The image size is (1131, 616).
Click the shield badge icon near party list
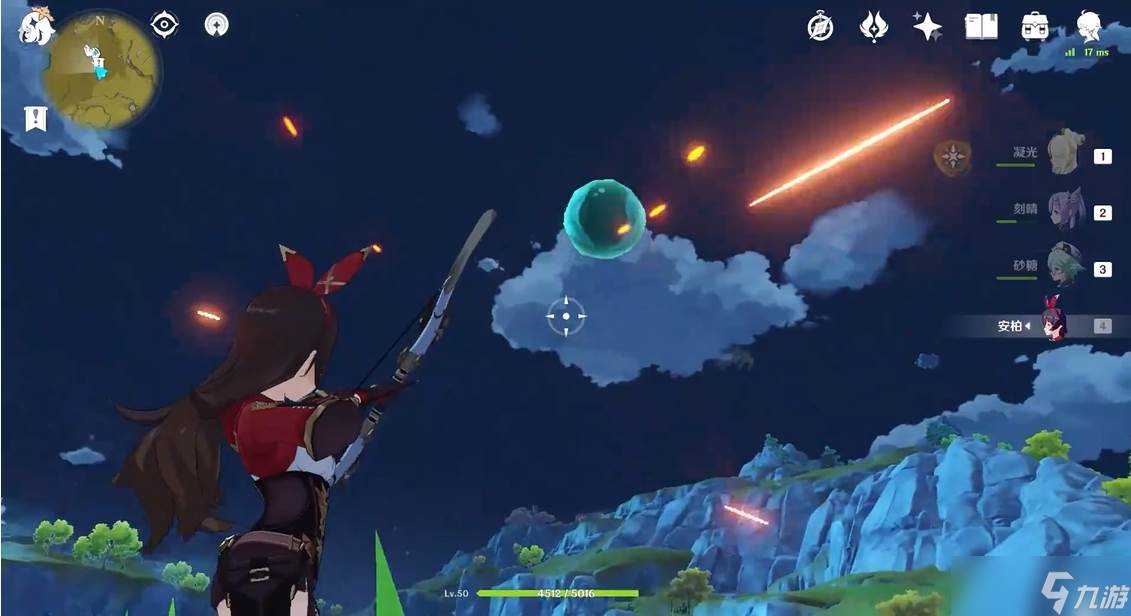(x=951, y=157)
